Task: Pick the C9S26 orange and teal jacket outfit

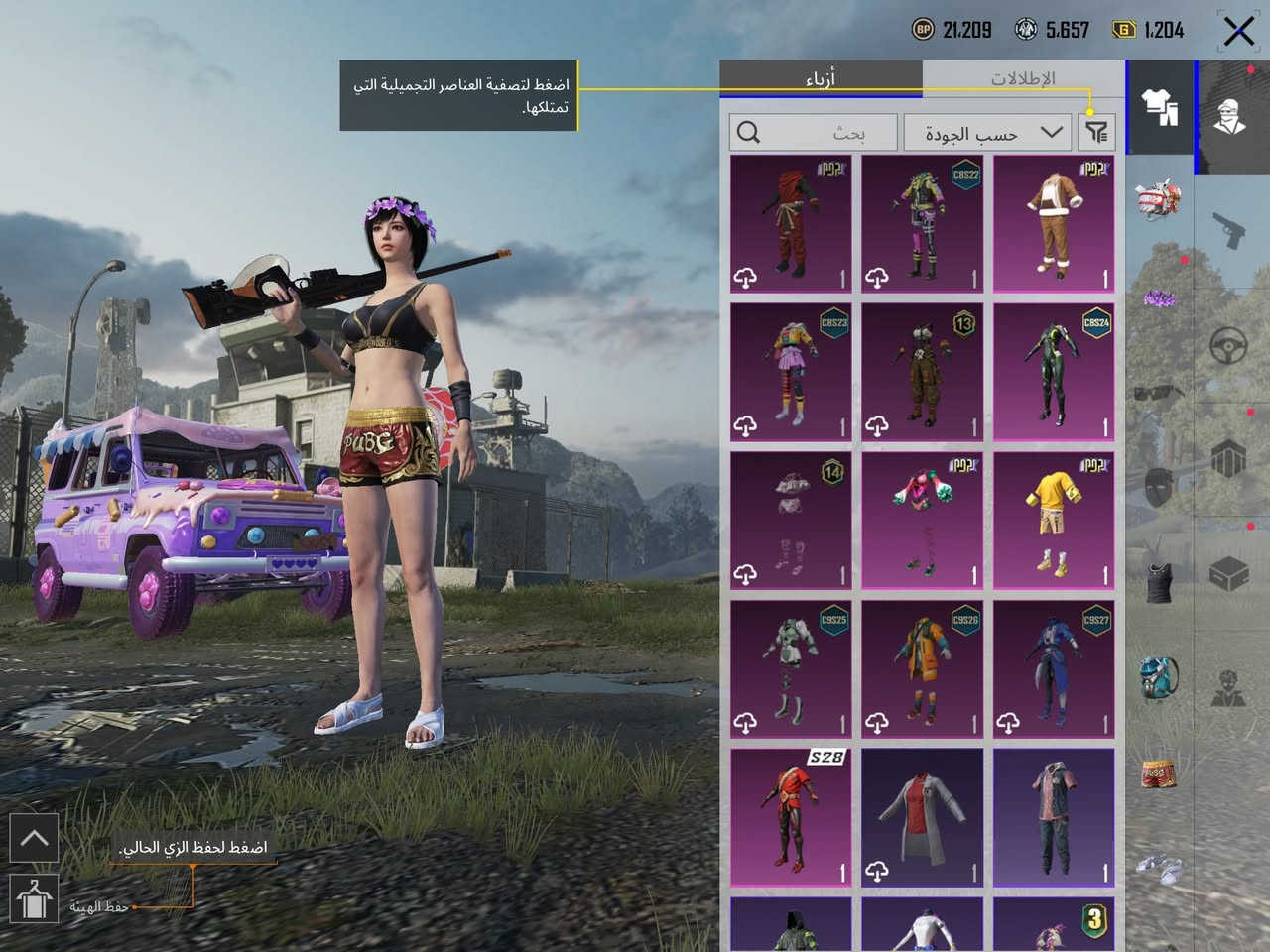Action: point(922,669)
